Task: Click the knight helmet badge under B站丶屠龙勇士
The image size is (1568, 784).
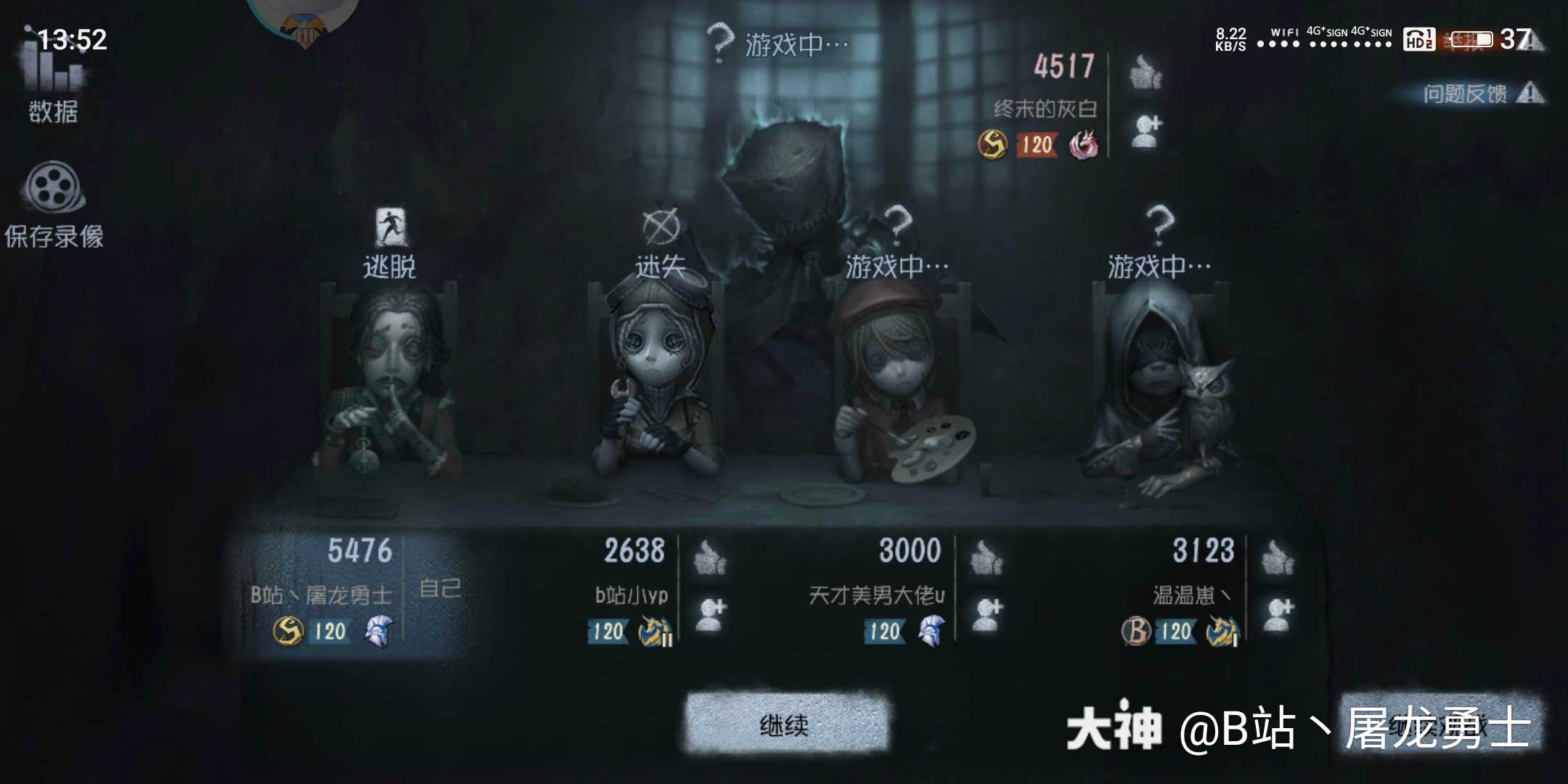Action: tap(380, 632)
